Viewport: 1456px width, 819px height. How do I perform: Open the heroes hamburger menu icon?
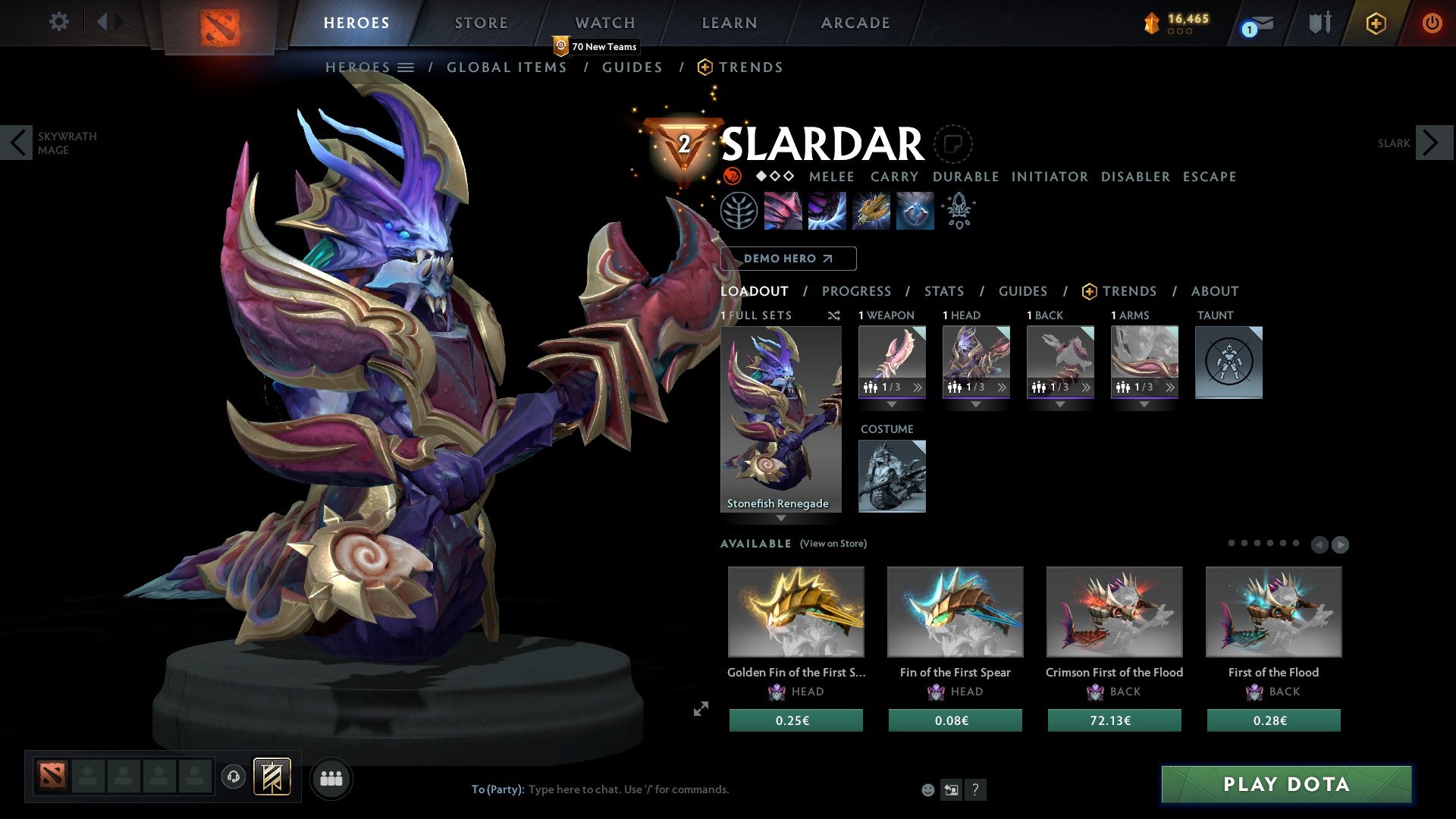[x=407, y=67]
